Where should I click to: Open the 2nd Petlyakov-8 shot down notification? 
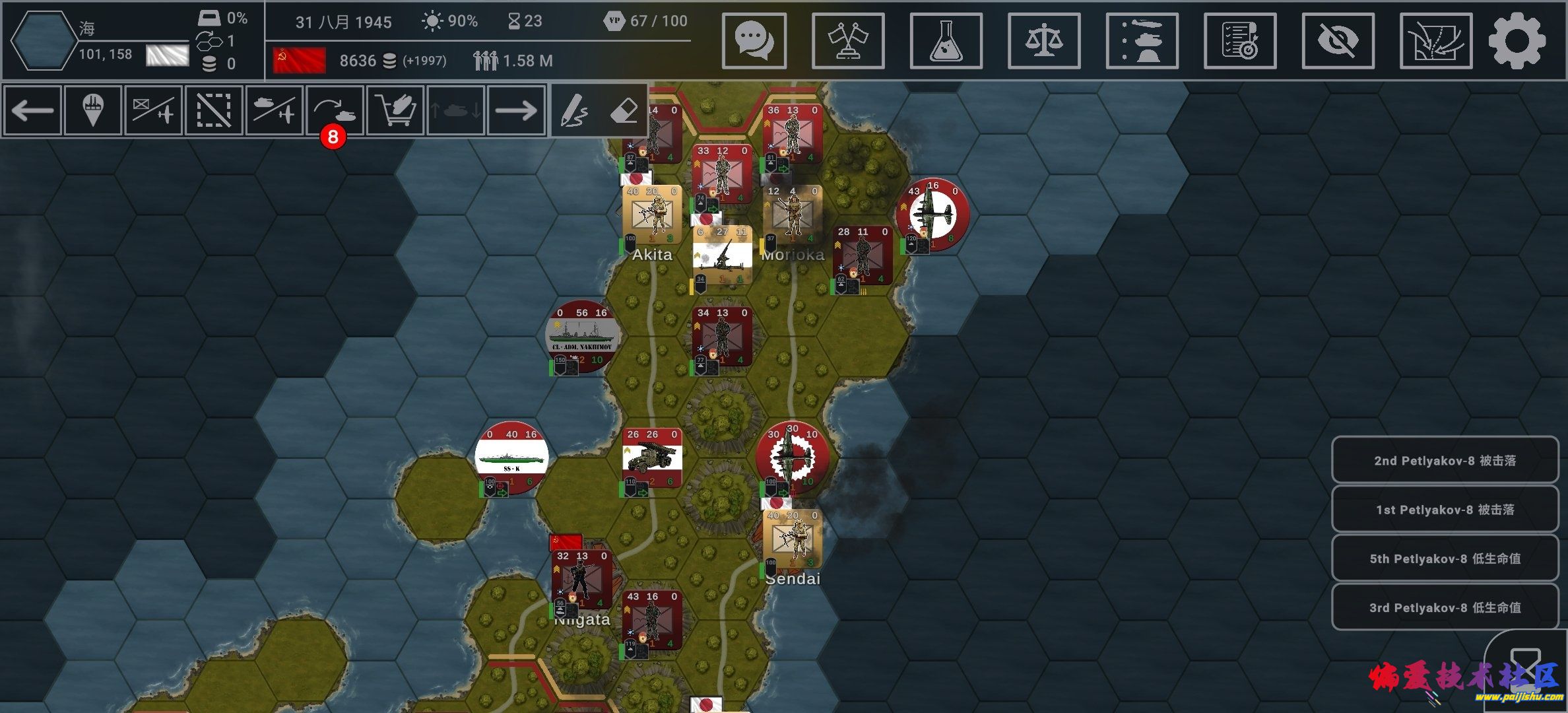(1445, 461)
